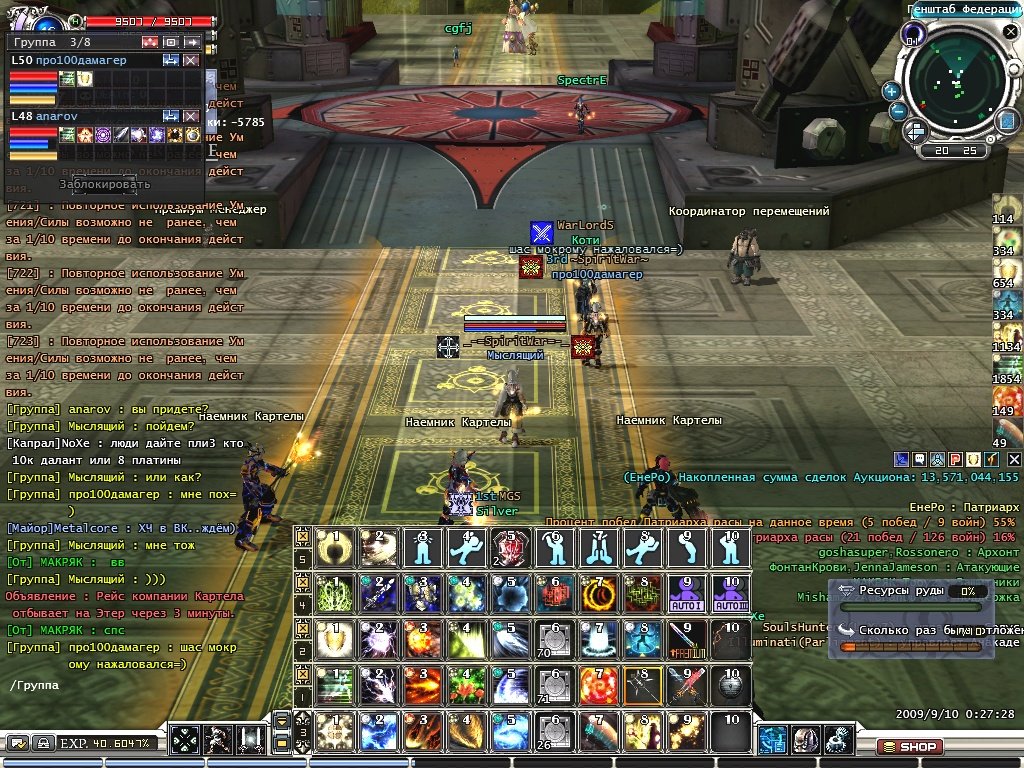Close the chat filter icon row
This screenshot has height=768, width=1024.
(1012, 459)
